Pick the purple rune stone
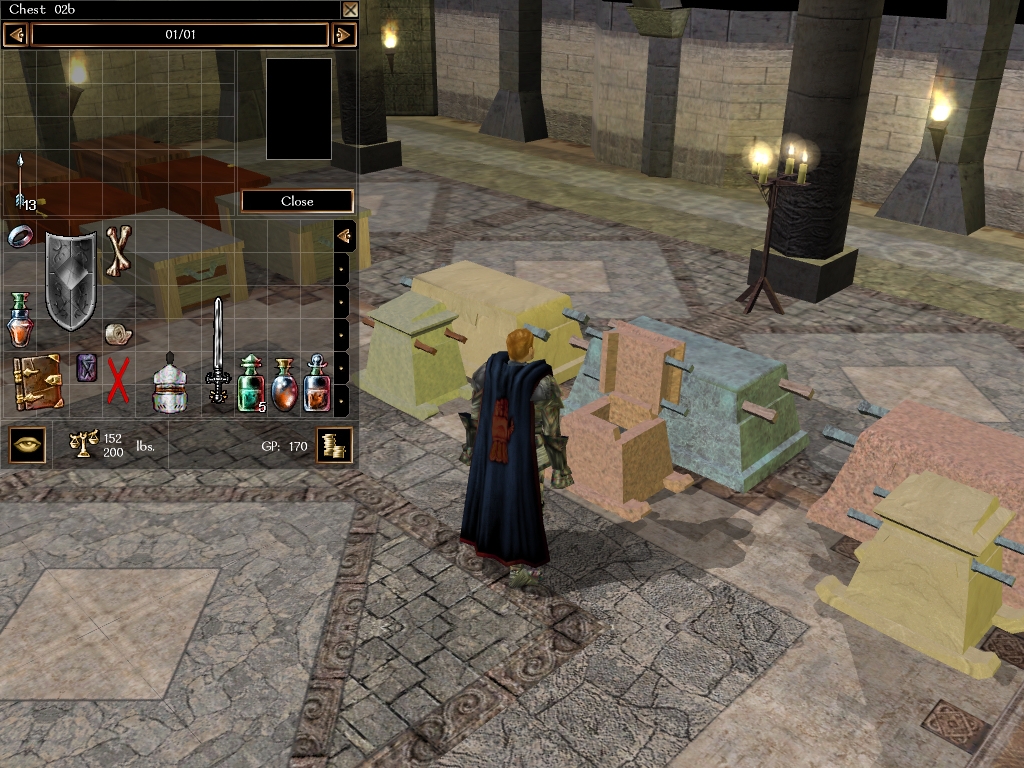 coord(87,367)
